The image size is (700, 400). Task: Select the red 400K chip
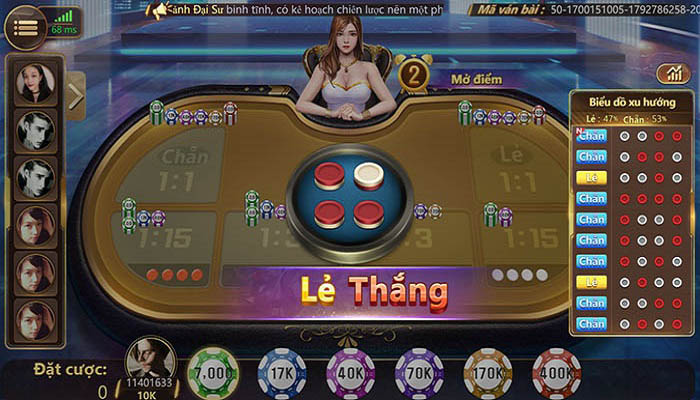coord(557,371)
